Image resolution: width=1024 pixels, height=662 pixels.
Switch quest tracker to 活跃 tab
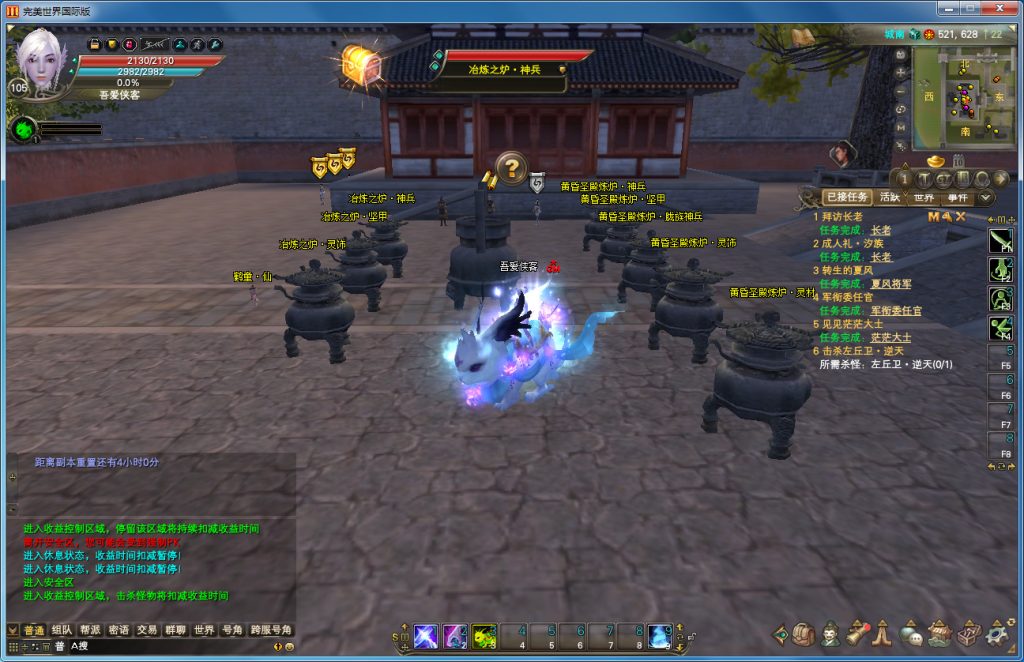tap(889, 198)
